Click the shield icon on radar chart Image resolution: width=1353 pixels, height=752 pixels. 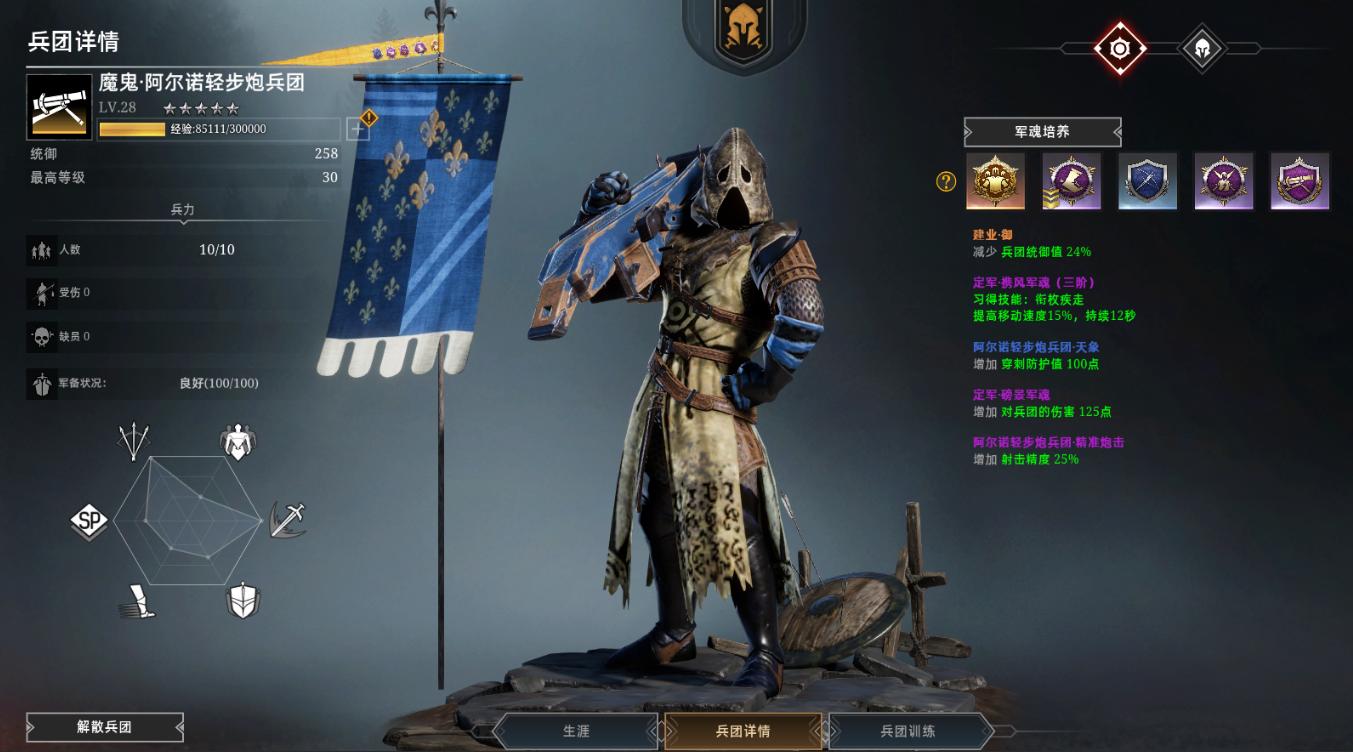coord(243,600)
